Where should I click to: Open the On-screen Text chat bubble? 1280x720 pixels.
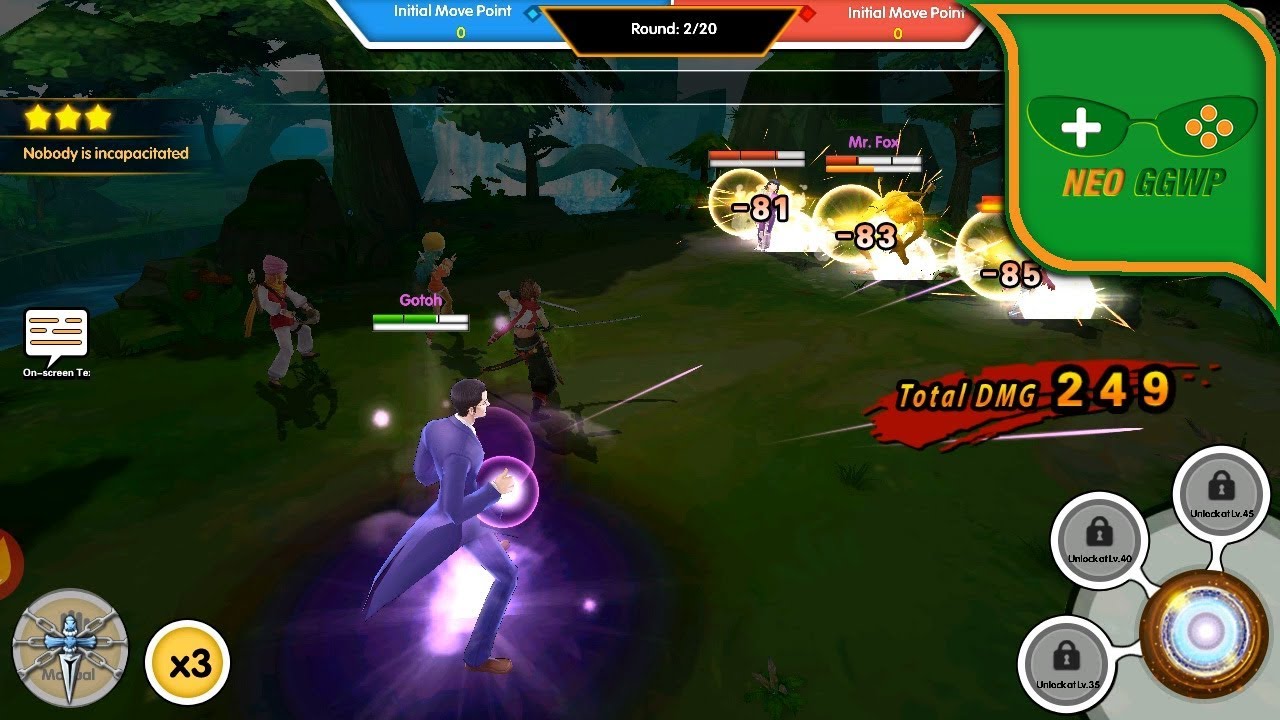tap(57, 336)
